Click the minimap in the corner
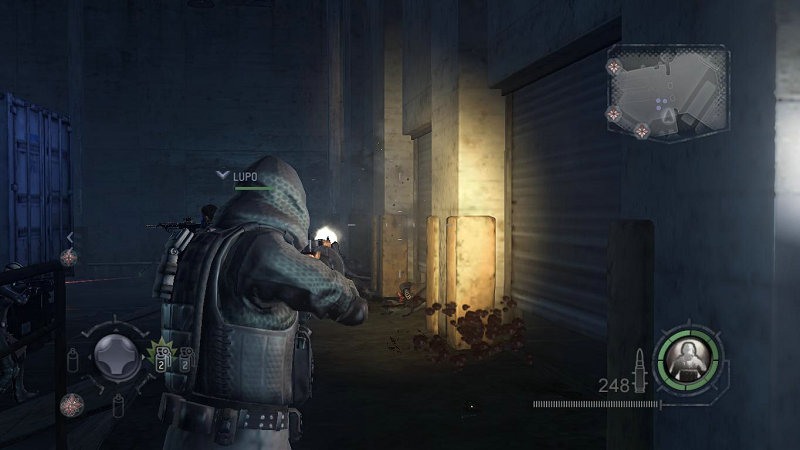The width and height of the screenshot is (800, 450). click(667, 91)
